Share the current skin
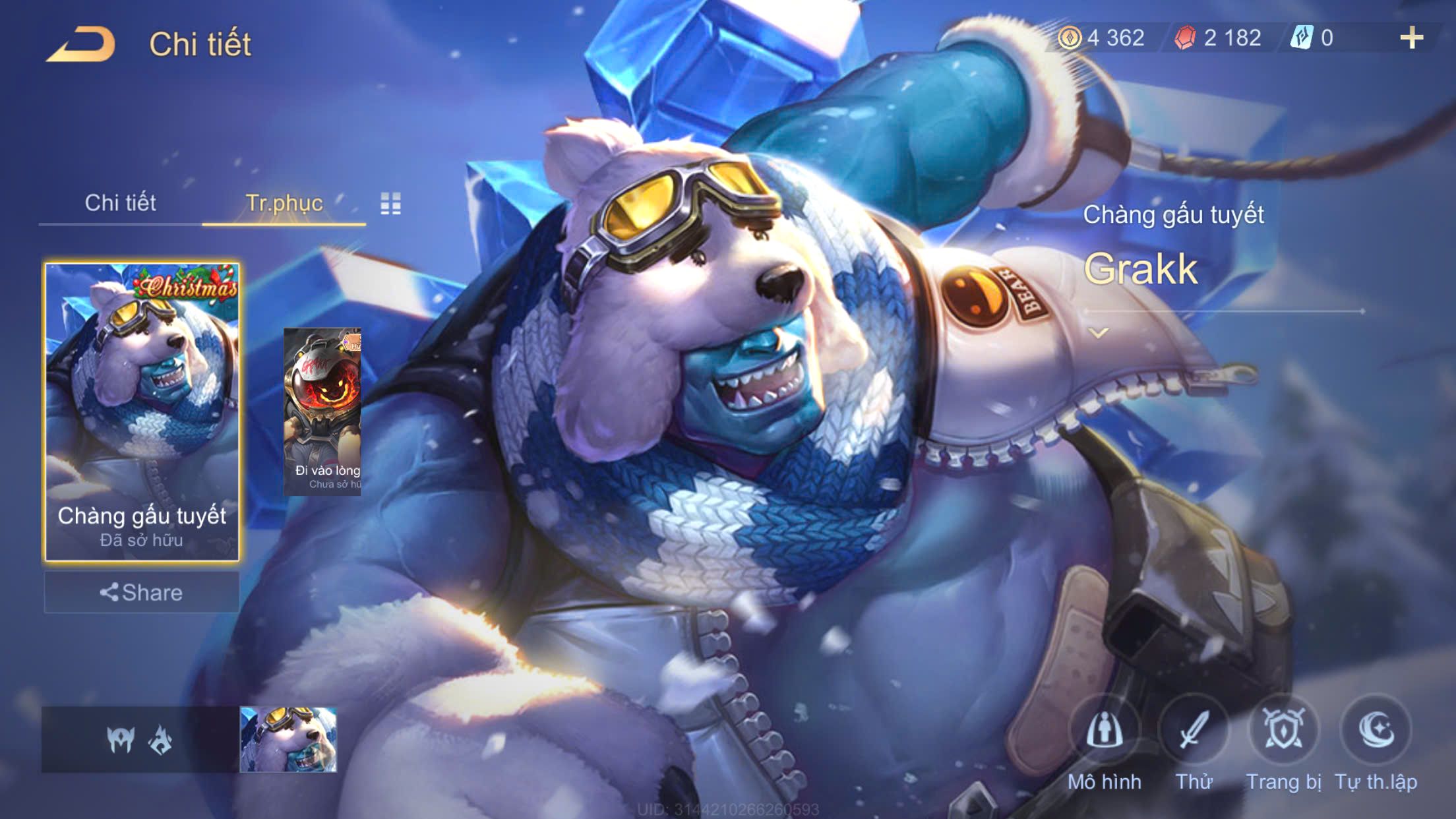The image size is (1456, 819). click(142, 592)
